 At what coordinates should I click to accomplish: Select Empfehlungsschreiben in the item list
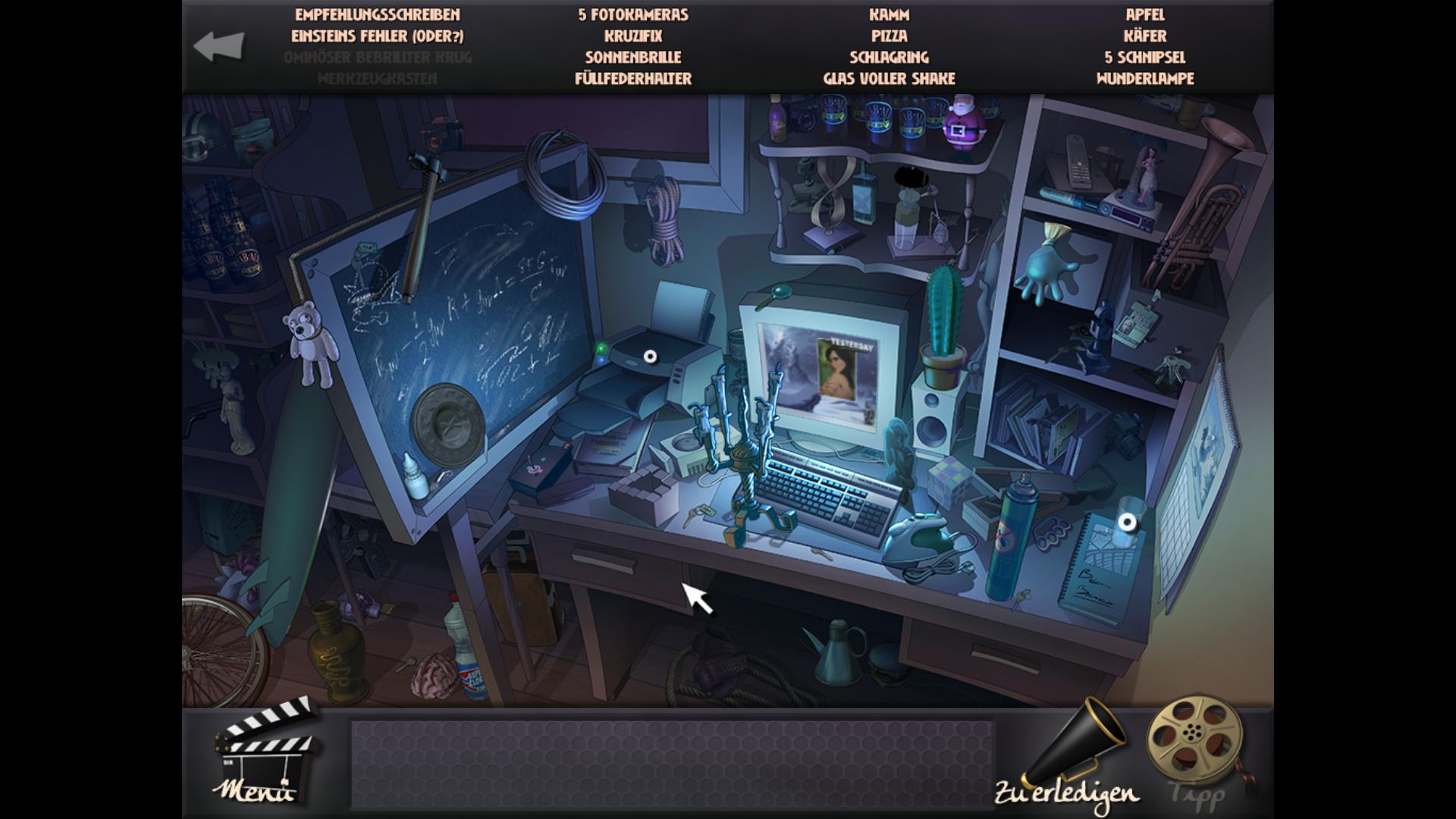pyautogui.click(x=378, y=14)
